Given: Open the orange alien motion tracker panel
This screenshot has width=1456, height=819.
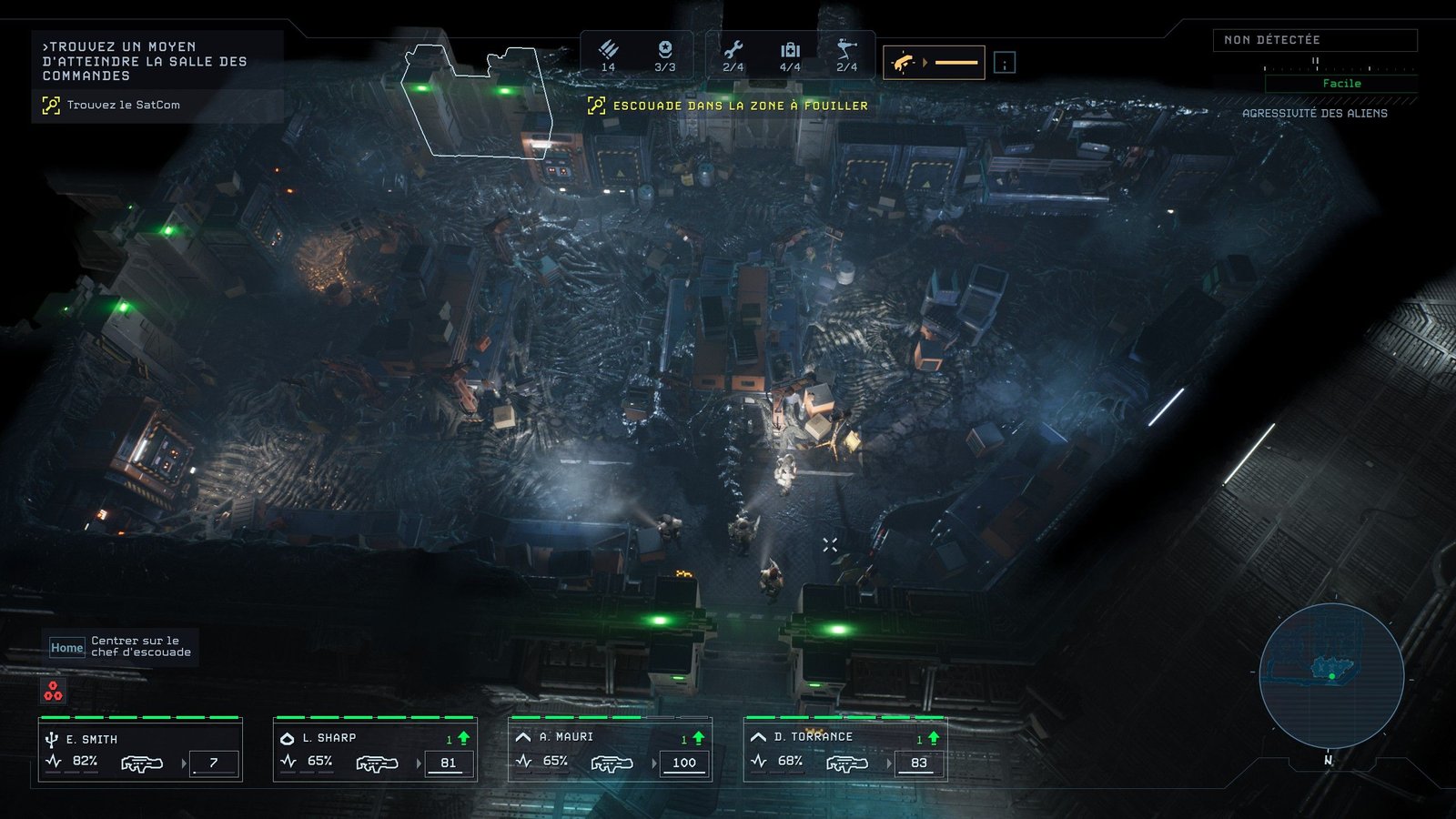Looking at the screenshot, I should pyautogui.click(x=934, y=63).
